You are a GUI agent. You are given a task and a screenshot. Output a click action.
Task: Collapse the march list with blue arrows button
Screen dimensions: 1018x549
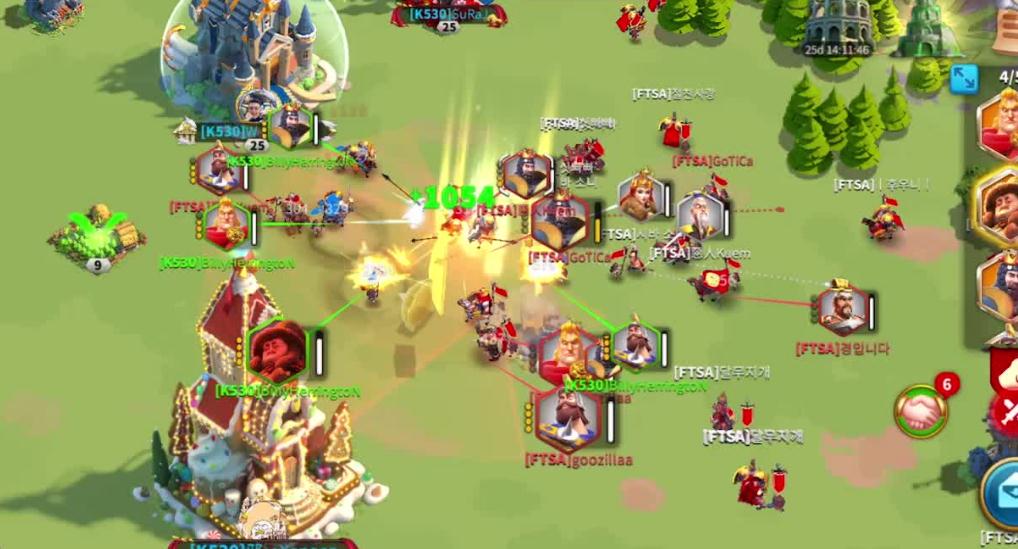tap(964, 79)
